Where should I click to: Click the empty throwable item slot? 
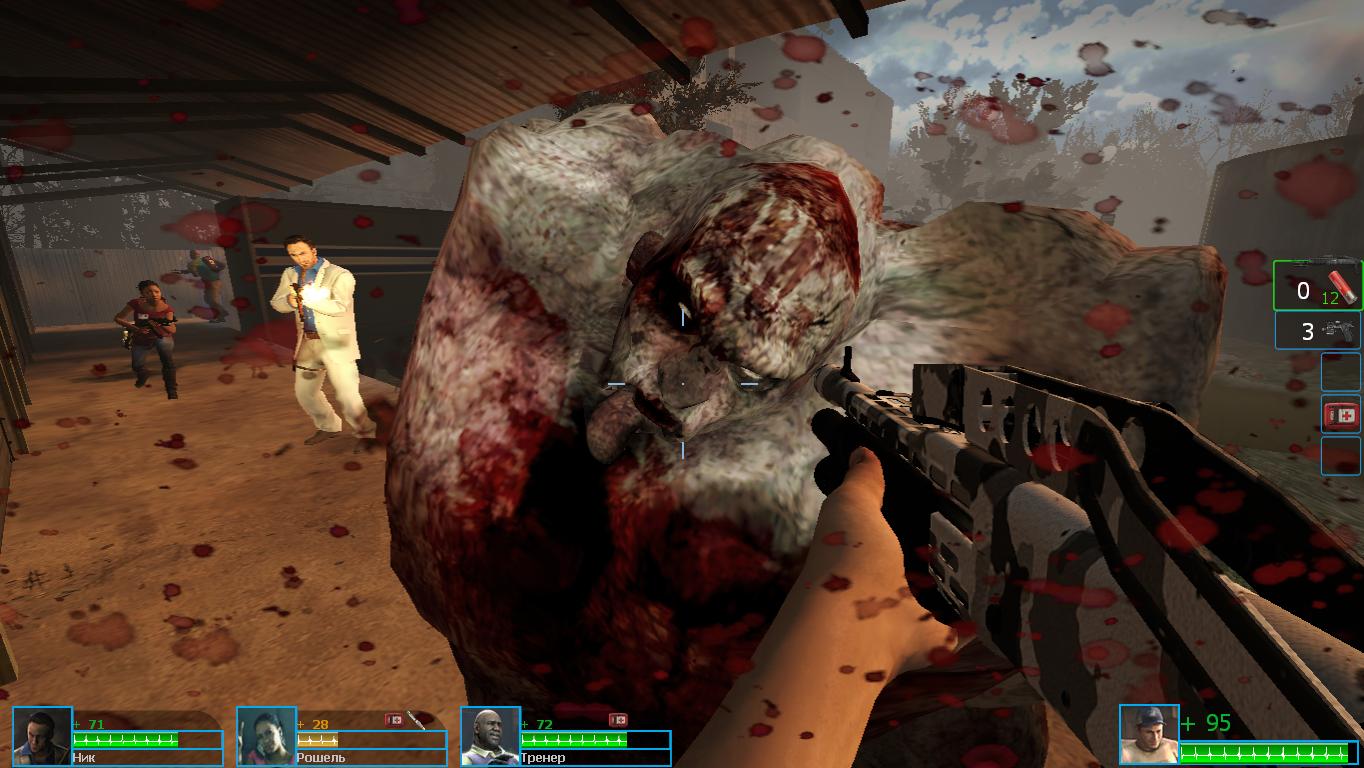click(x=1340, y=371)
